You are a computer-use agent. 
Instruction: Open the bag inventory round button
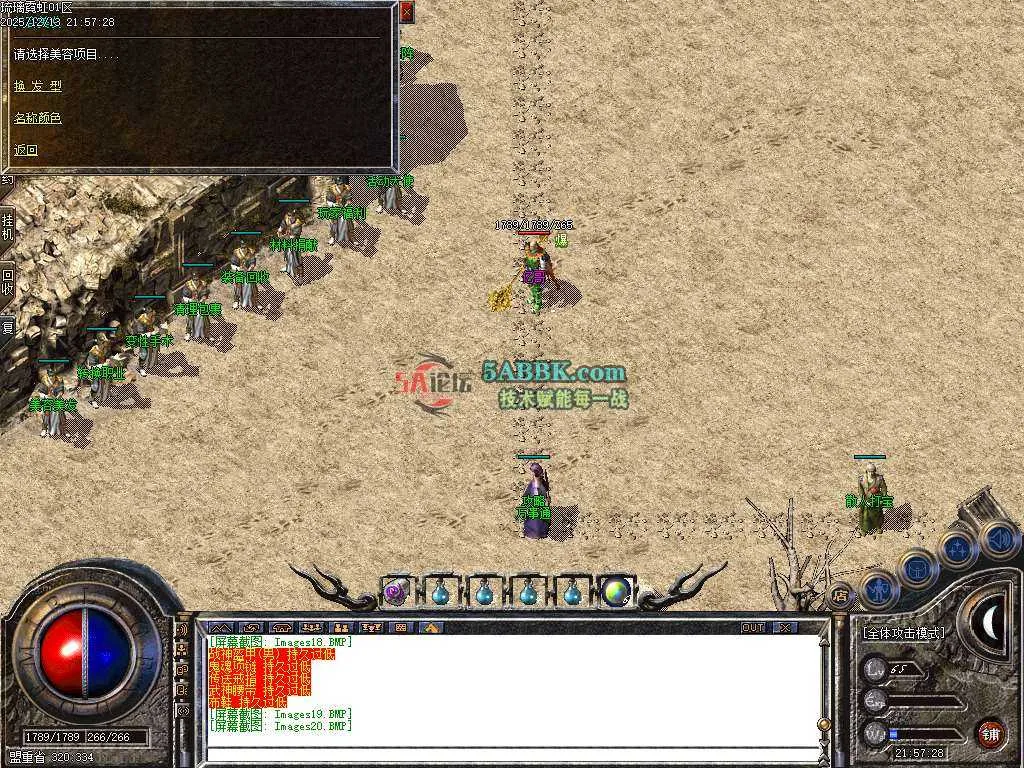click(918, 568)
